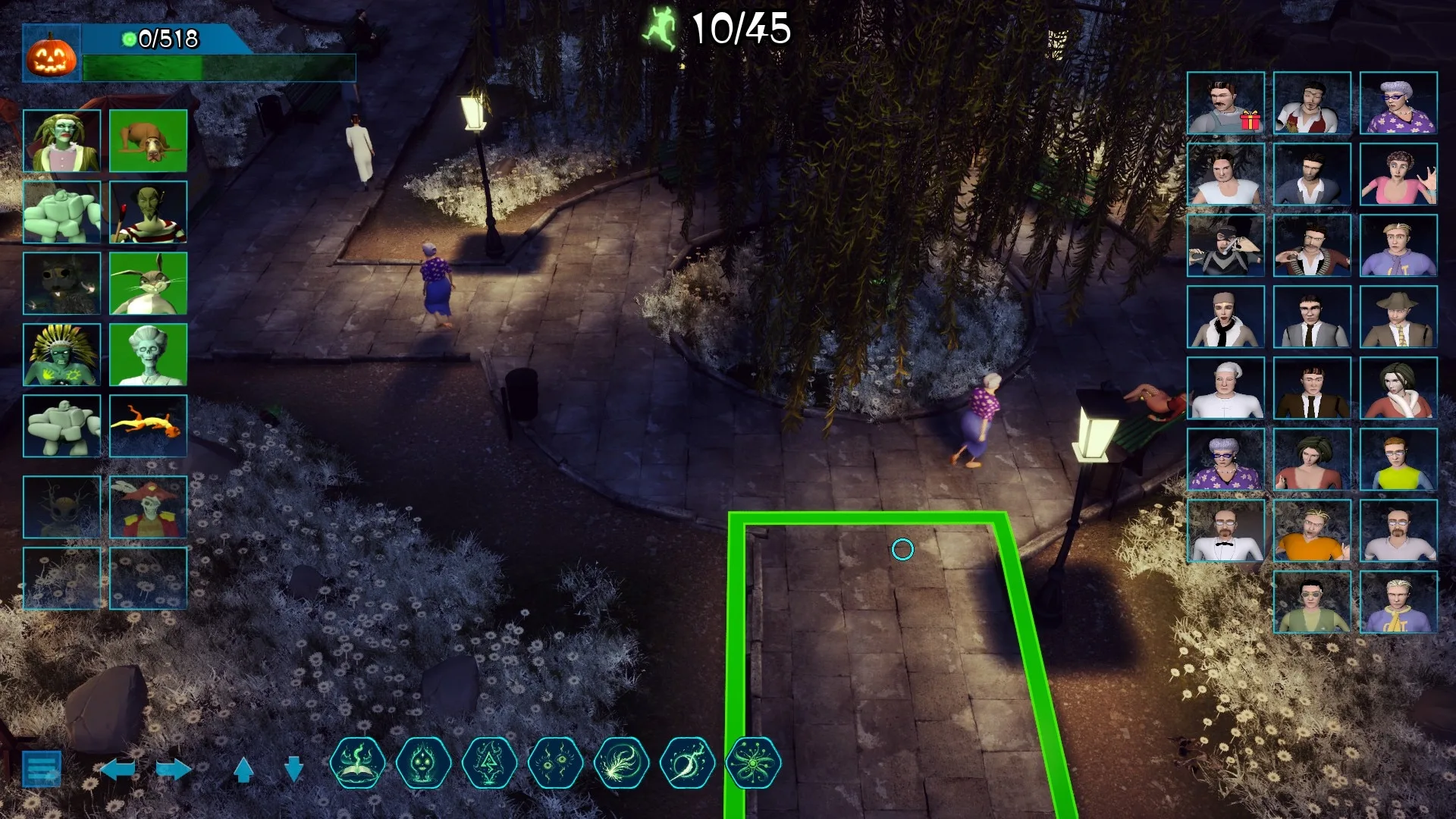The height and width of the screenshot is (819, 1456).
Task: Click the right arrow camera button
Action: (174, 770)
